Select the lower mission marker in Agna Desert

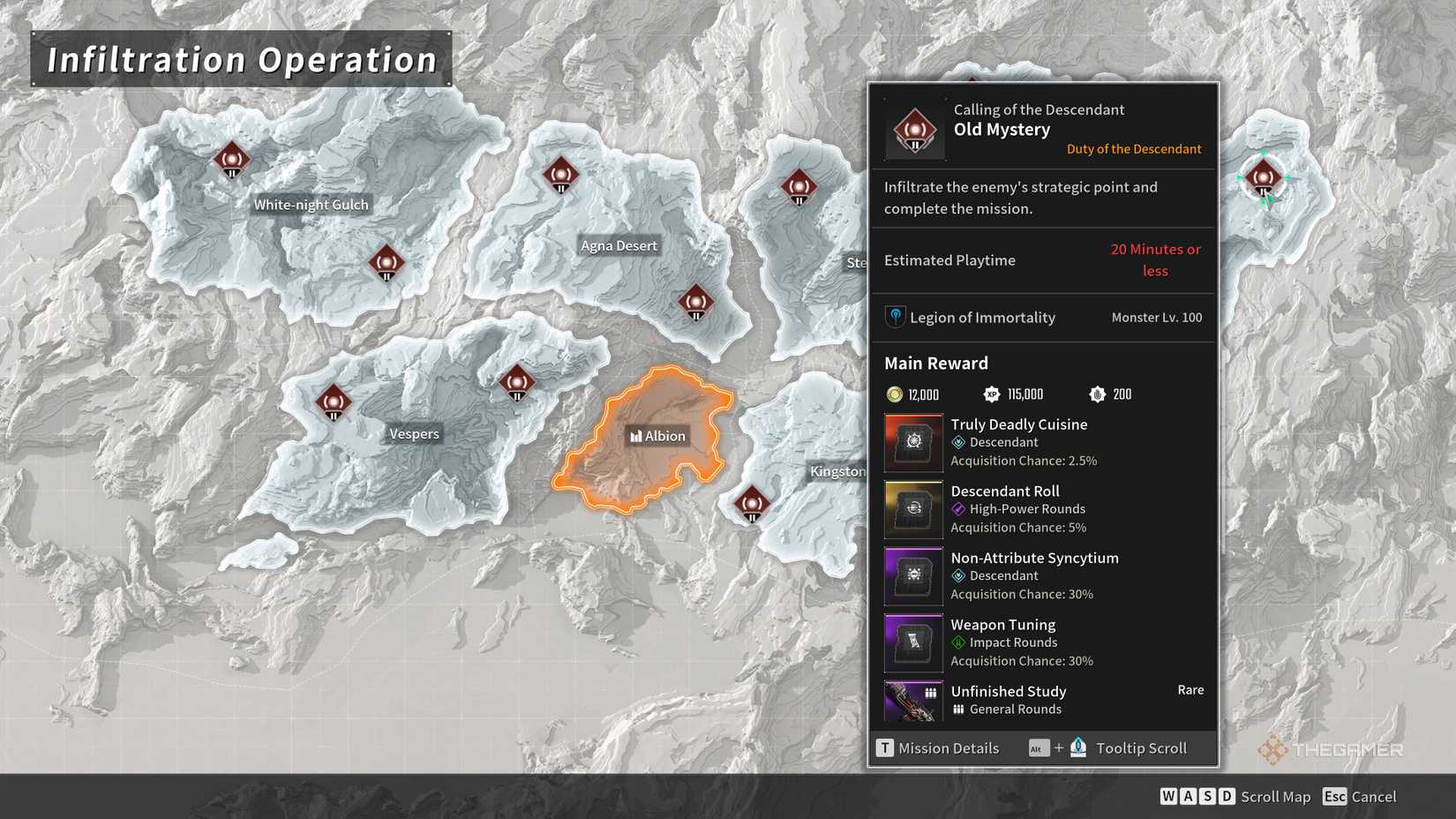(694, 303)
